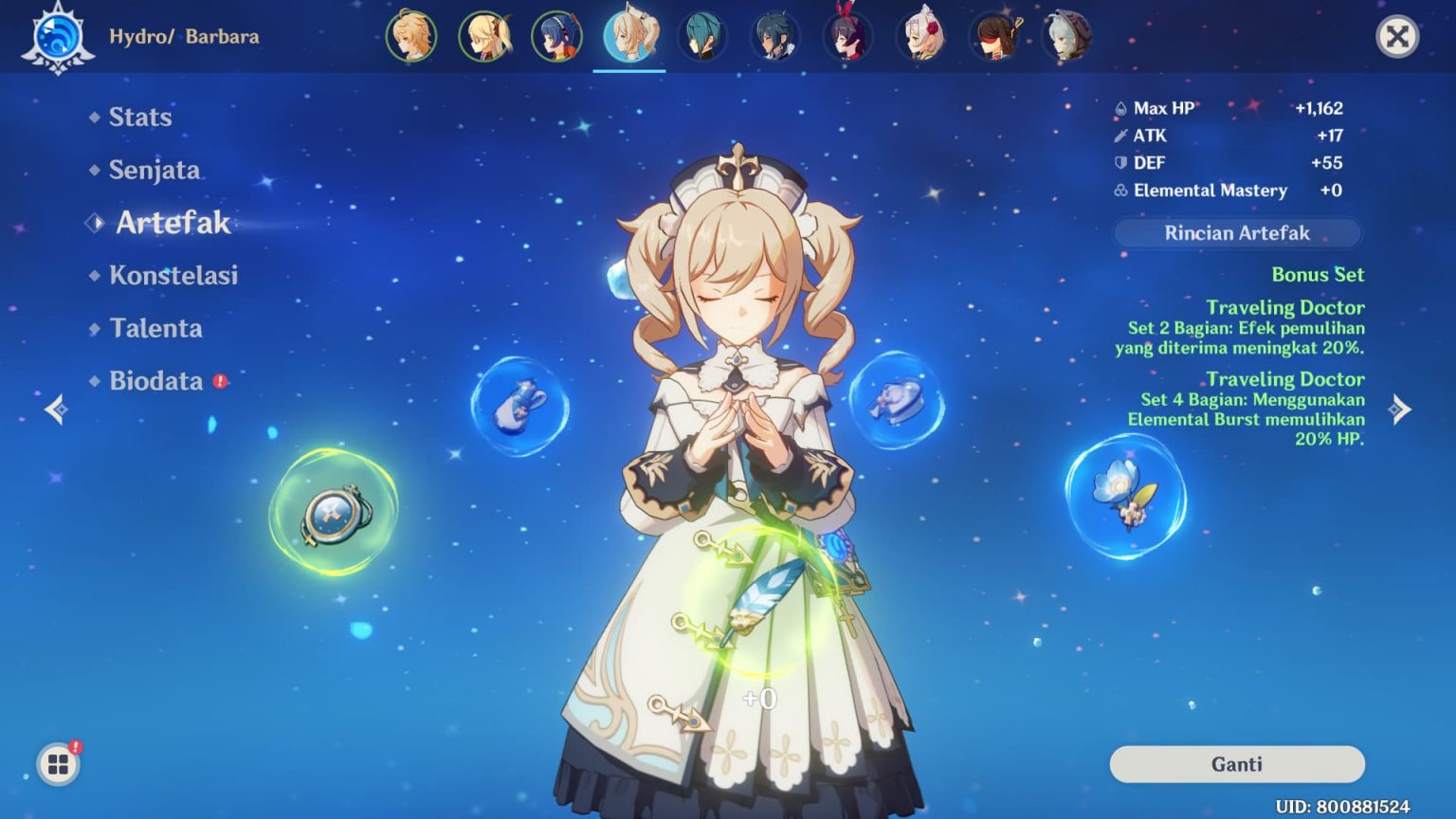Select the Traveler portrait at the top
Viewport: 1456px width, 819px height.
(410, 36)
